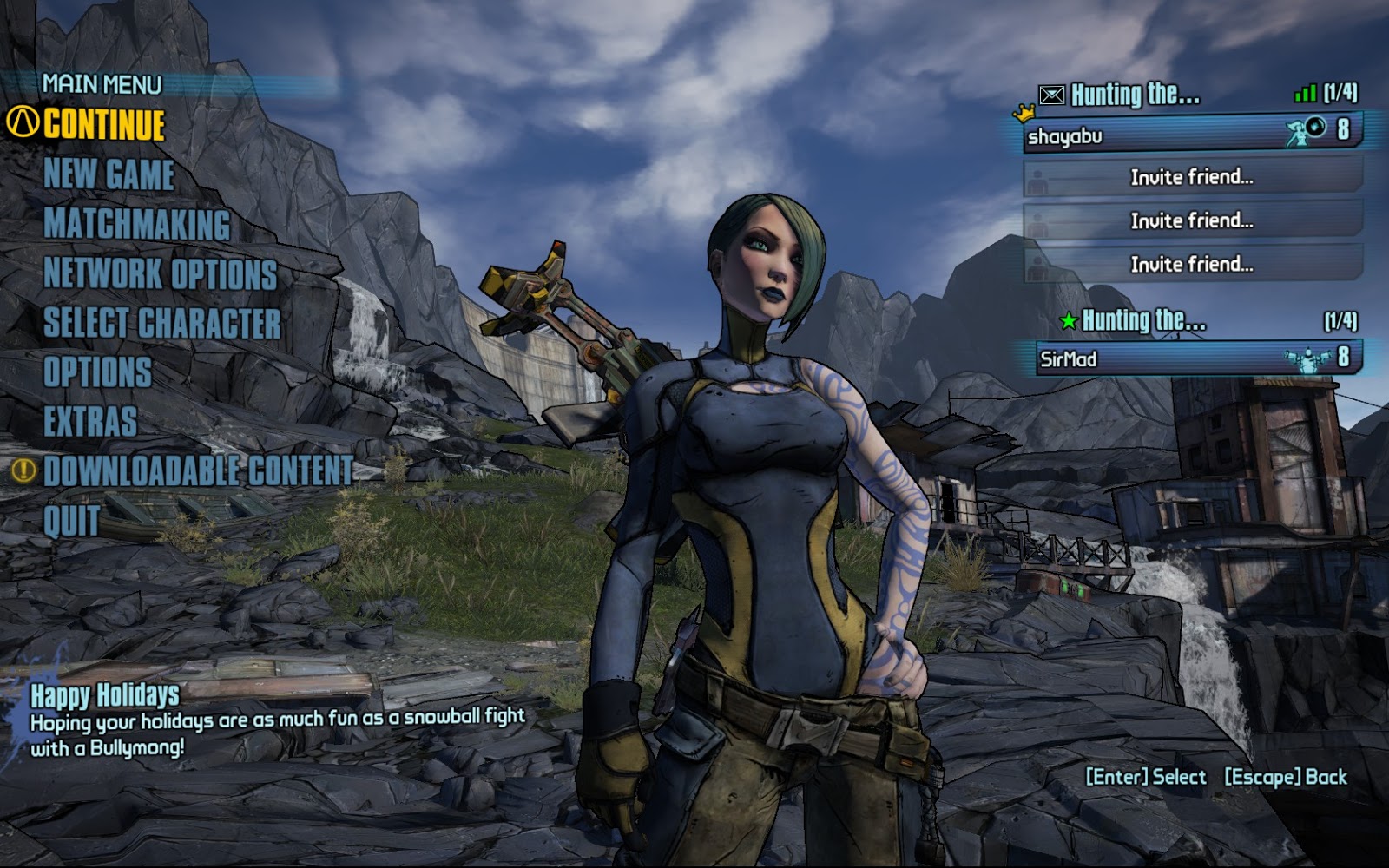This screenshot has height=868, width=1389.
Task: Select Continue in the main menu
Action: (x=104, y=125)
